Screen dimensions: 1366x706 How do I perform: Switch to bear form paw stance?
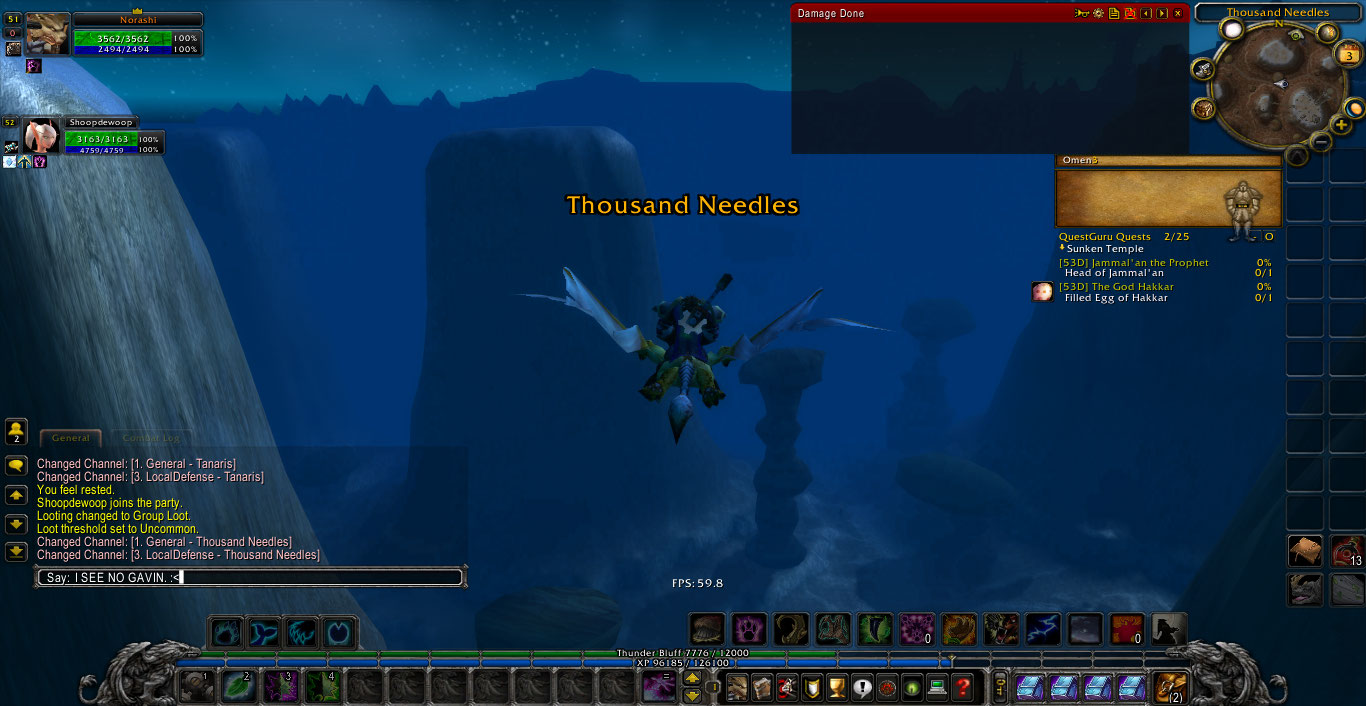click(749, 629)
